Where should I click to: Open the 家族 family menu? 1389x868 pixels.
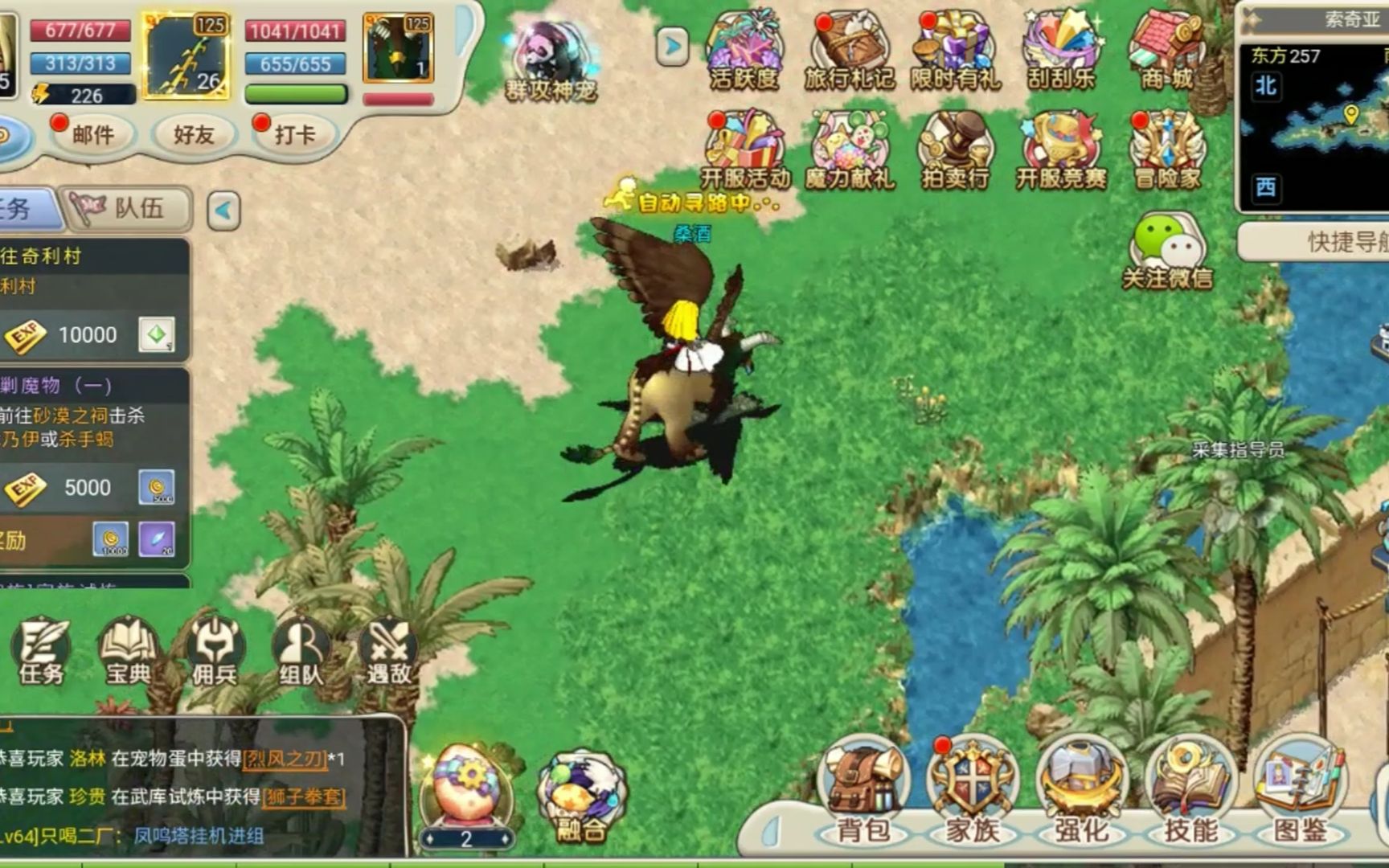(972, 791)
